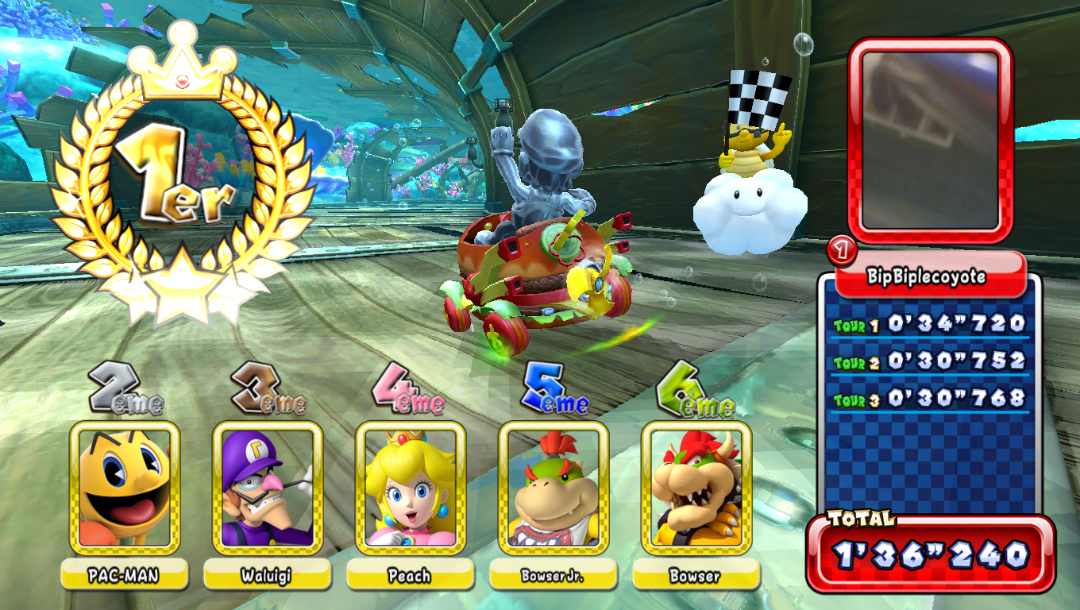Image resolution: width=1080 pixels, height=610 pixels.
Task: Open the red-framed player photo
Action: pos(930,140)
